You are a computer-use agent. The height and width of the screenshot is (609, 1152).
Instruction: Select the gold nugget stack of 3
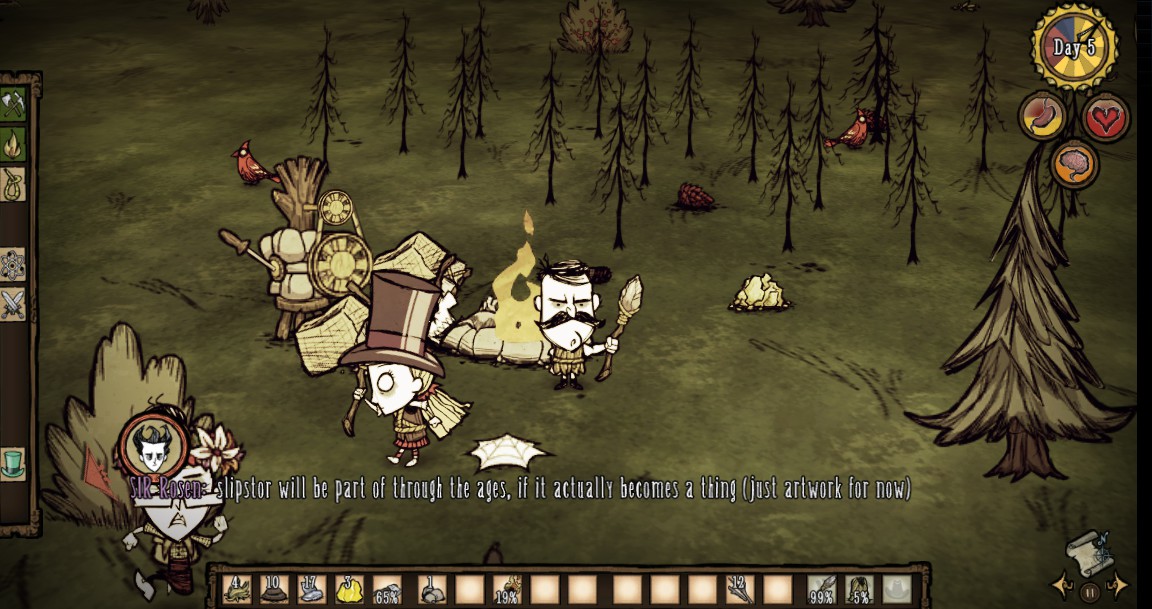pyautogui.click(x=349, y=589)
